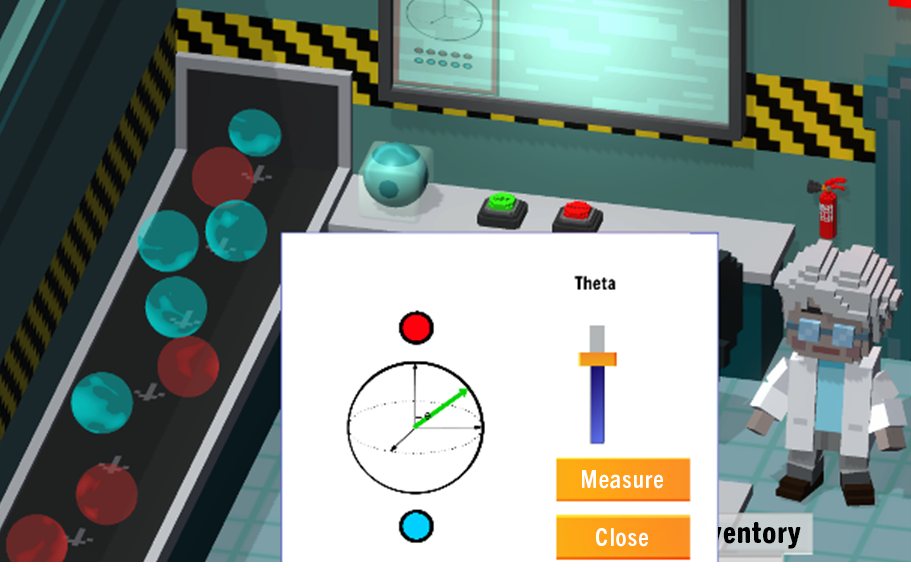Click the orange Theta slider handle
Screen dimensions: 911x568
[597, 358]
